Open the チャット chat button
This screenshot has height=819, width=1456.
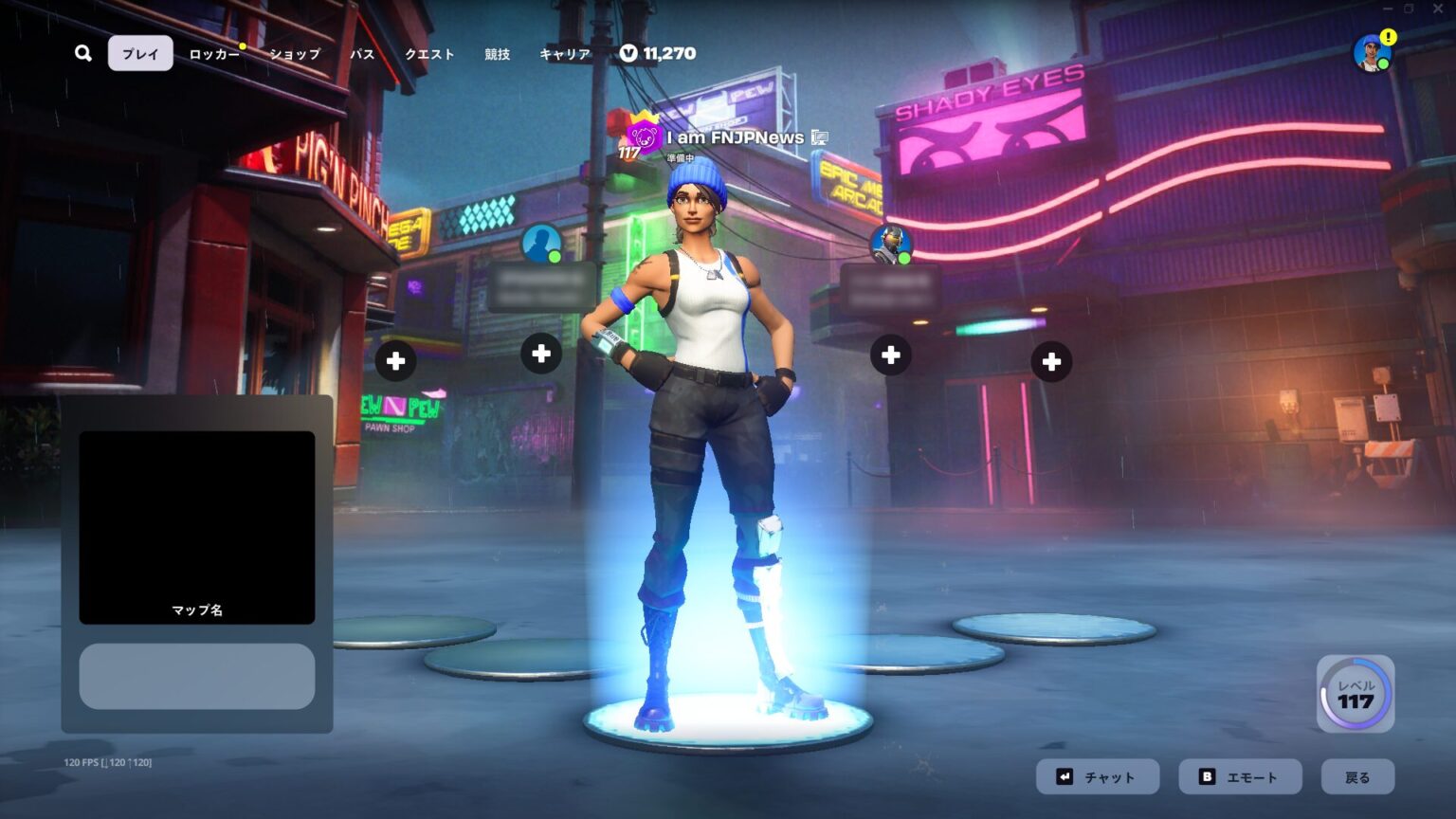pos(1097,777)
